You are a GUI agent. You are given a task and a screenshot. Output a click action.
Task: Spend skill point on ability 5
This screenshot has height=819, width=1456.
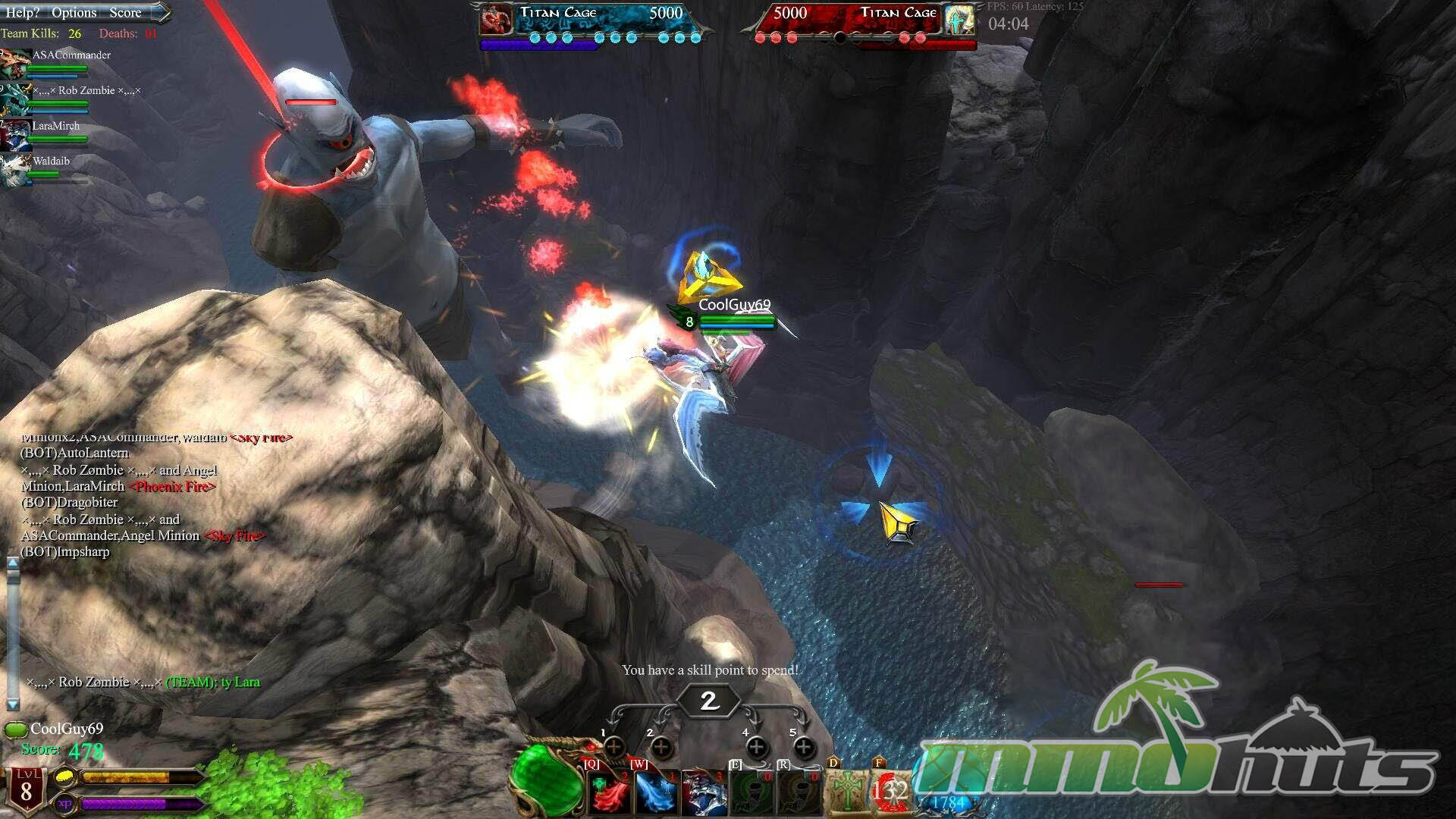804,748
